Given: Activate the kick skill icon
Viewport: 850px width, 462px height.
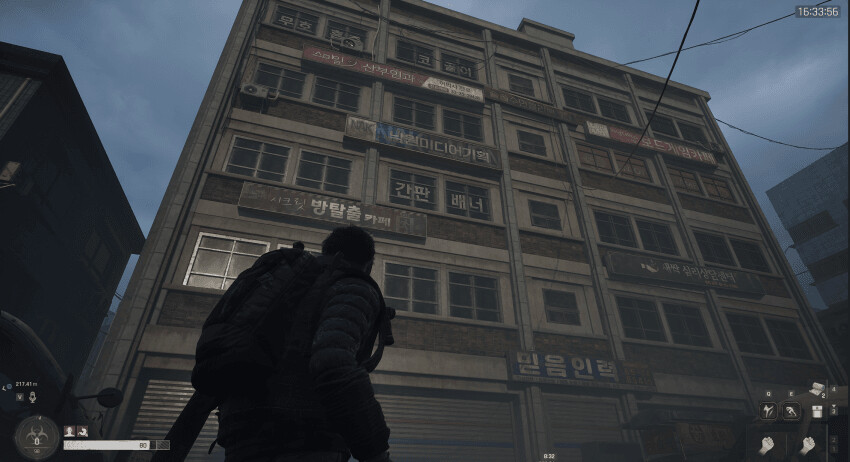Looking at the screenshot, I should click(768, 411).
